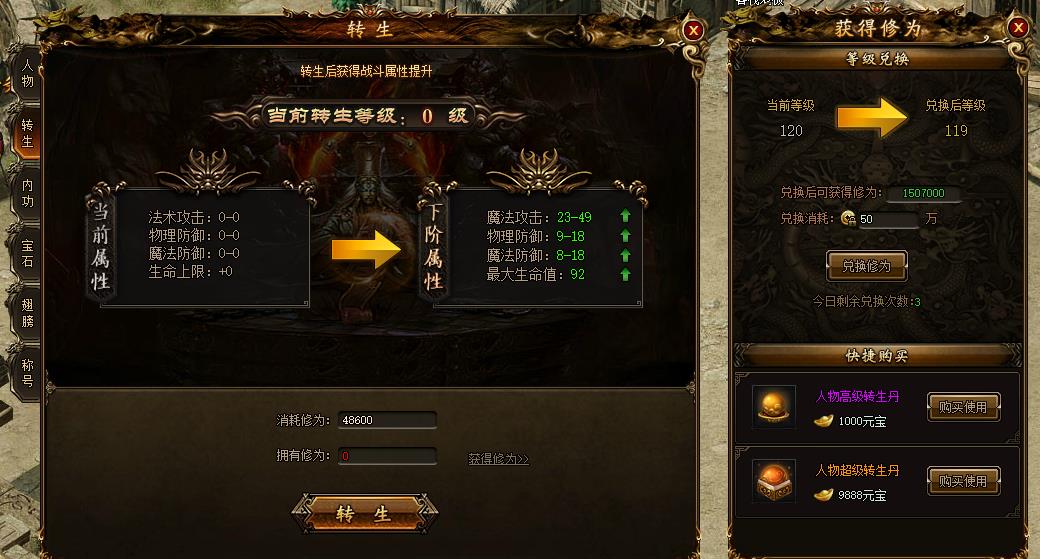
Task: Select the 人物超级转生丹 item icon
Action: [774, 481]
